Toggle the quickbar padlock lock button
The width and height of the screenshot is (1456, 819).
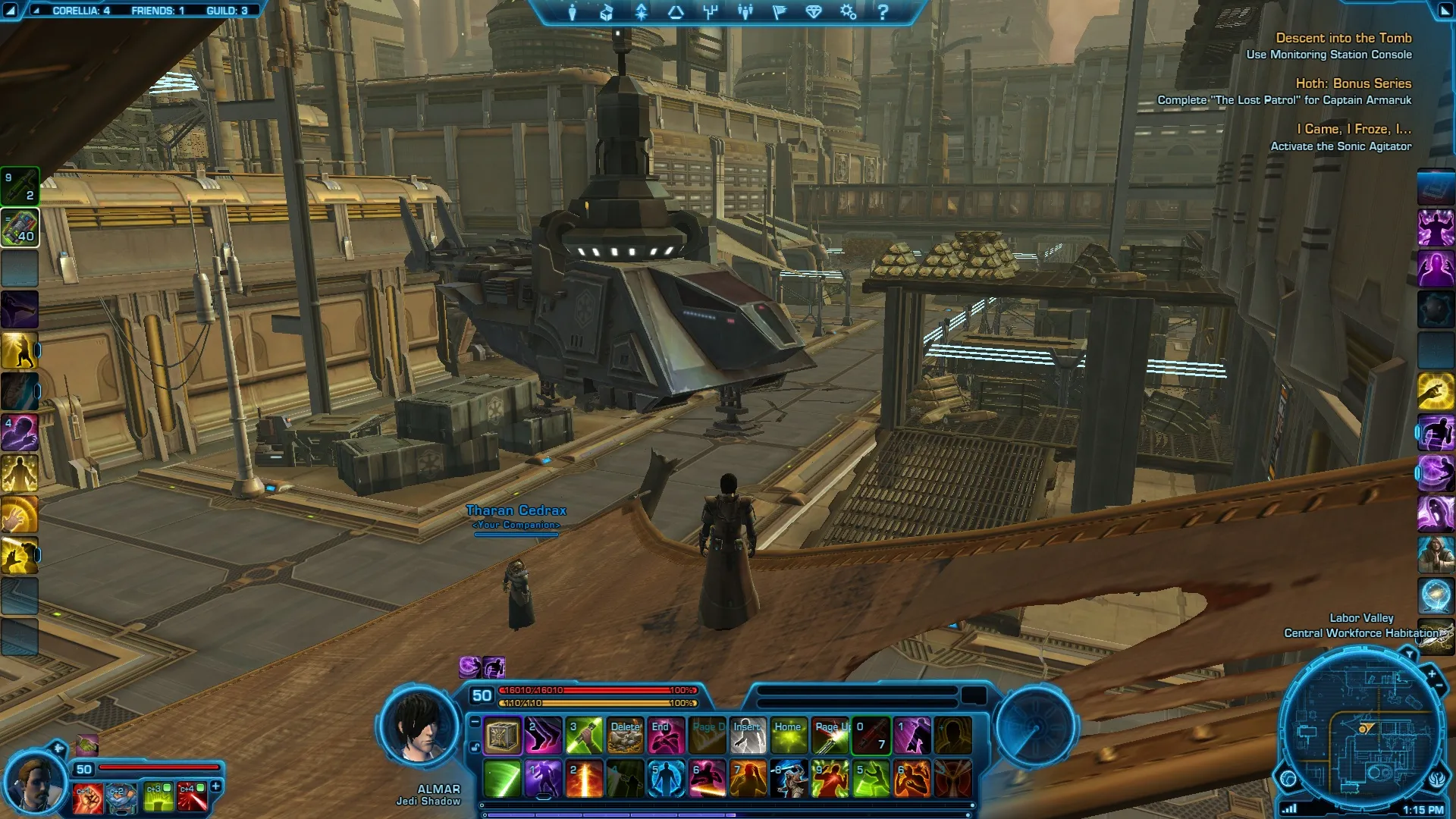tap(475, 747)
